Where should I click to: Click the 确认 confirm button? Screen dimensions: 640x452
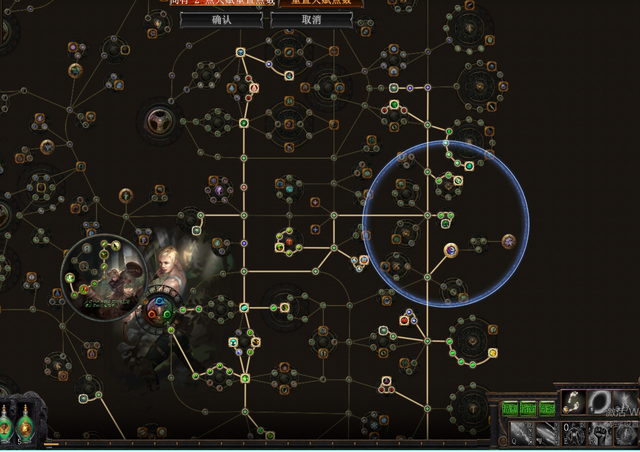(221, 19)
